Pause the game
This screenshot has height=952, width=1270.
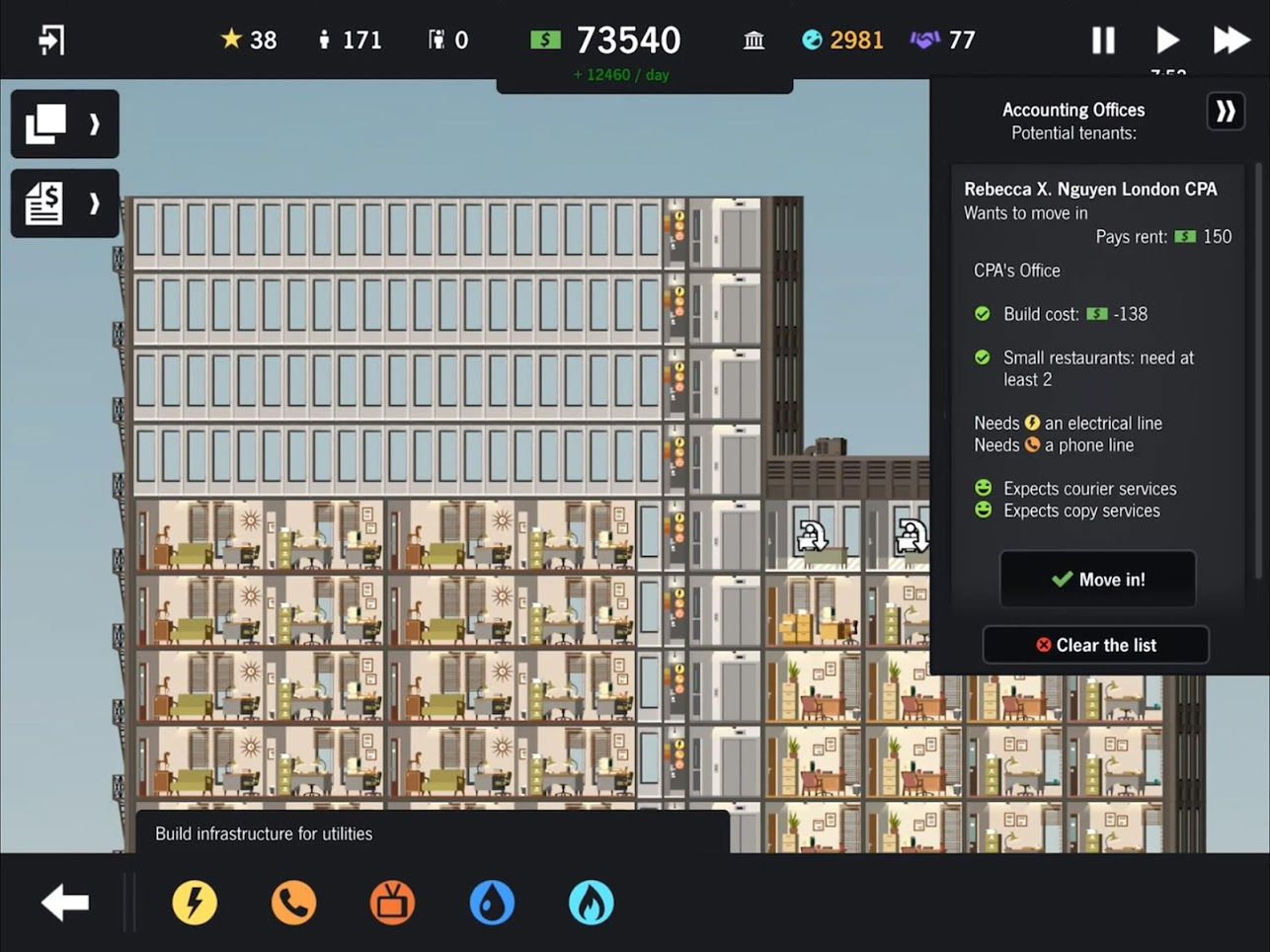[1103, 40]
